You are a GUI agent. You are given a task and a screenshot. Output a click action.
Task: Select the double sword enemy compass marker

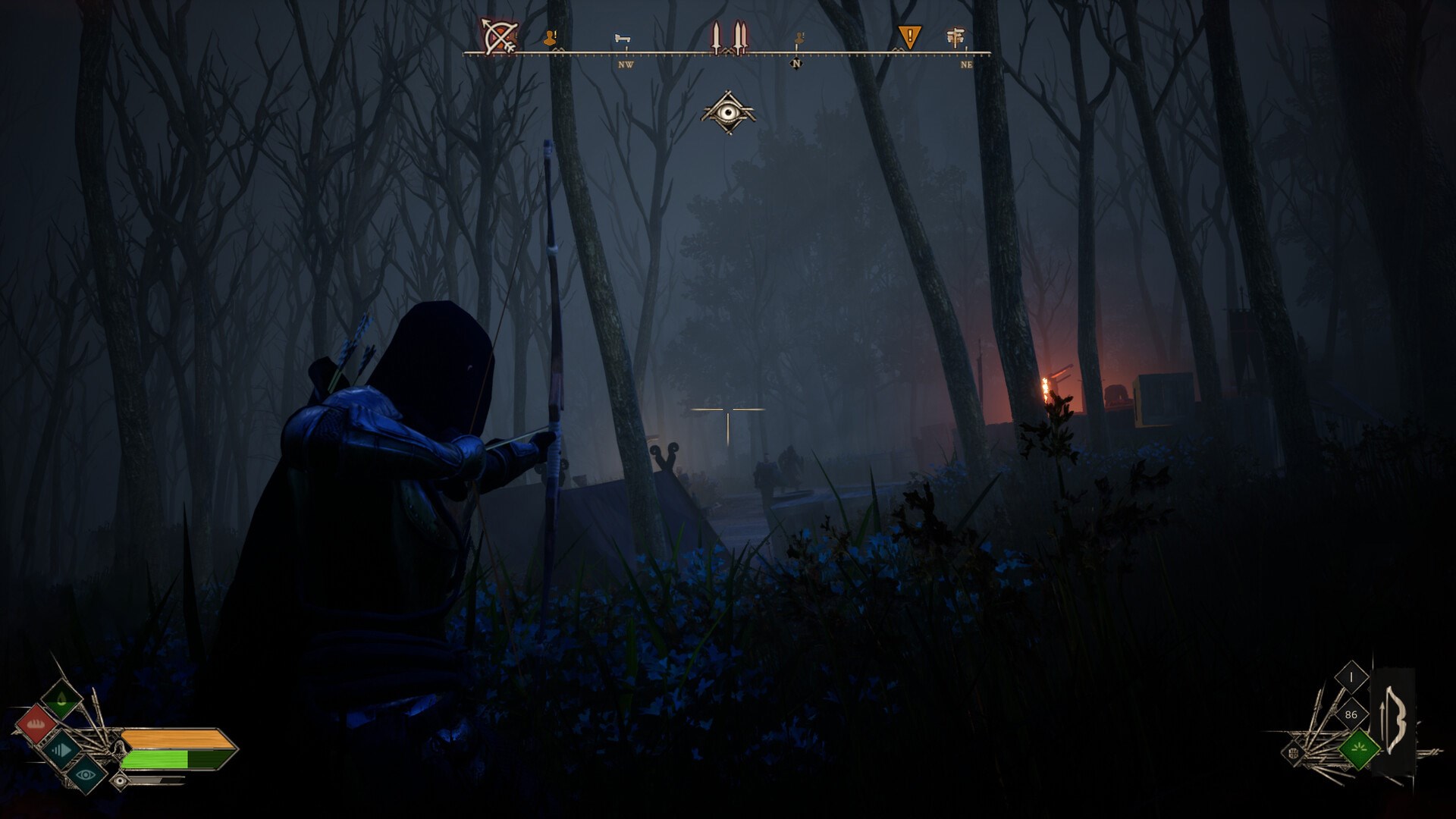pos(739,38)
